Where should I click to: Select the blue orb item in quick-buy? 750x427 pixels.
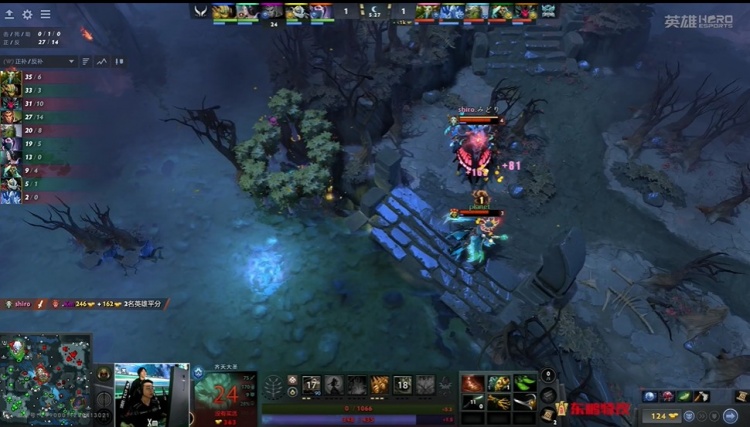650,397
